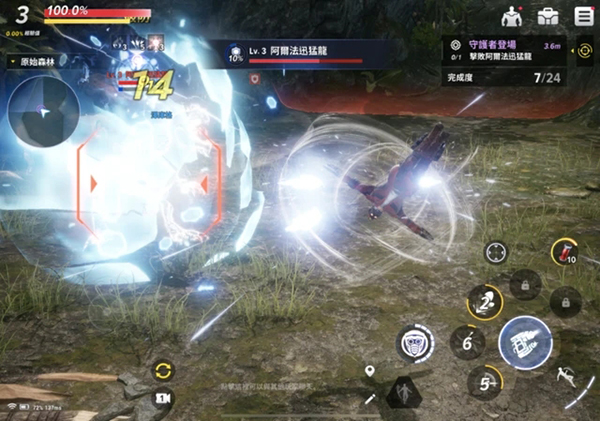Open the main hamburger menu

(584, 16)
